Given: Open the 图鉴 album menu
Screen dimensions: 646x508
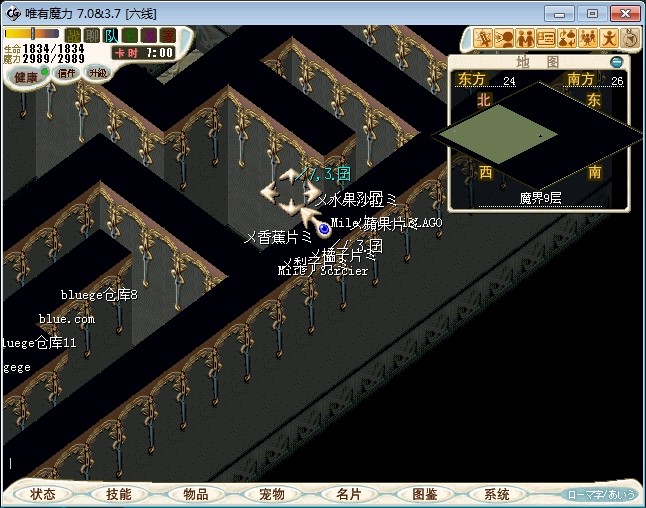Looking at the screenshot, I should [x=423, y=494].
